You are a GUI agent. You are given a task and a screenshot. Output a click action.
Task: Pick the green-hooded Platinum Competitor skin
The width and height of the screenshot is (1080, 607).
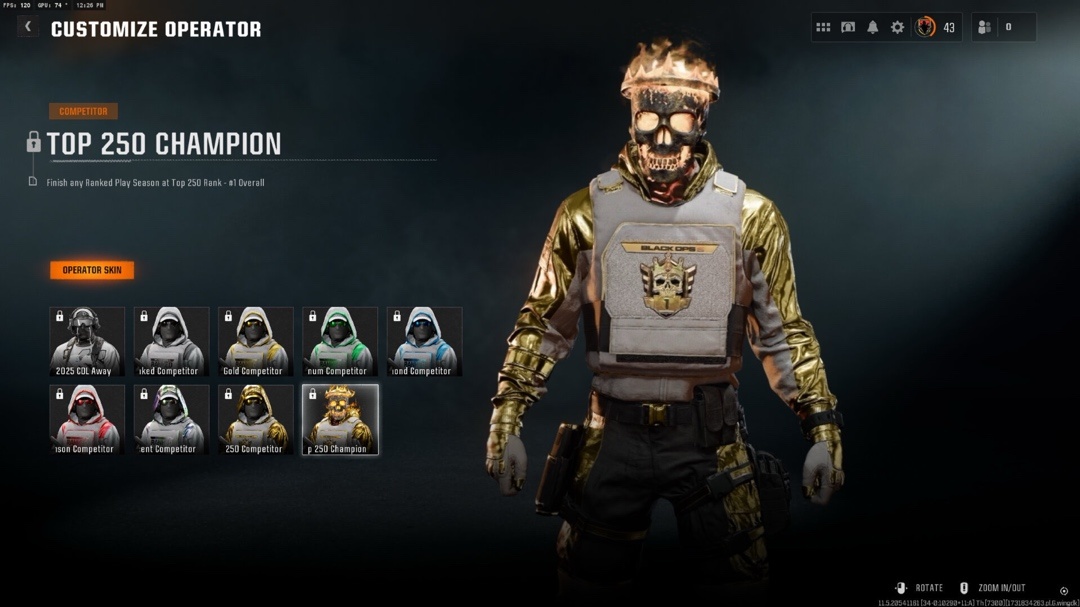340,342
